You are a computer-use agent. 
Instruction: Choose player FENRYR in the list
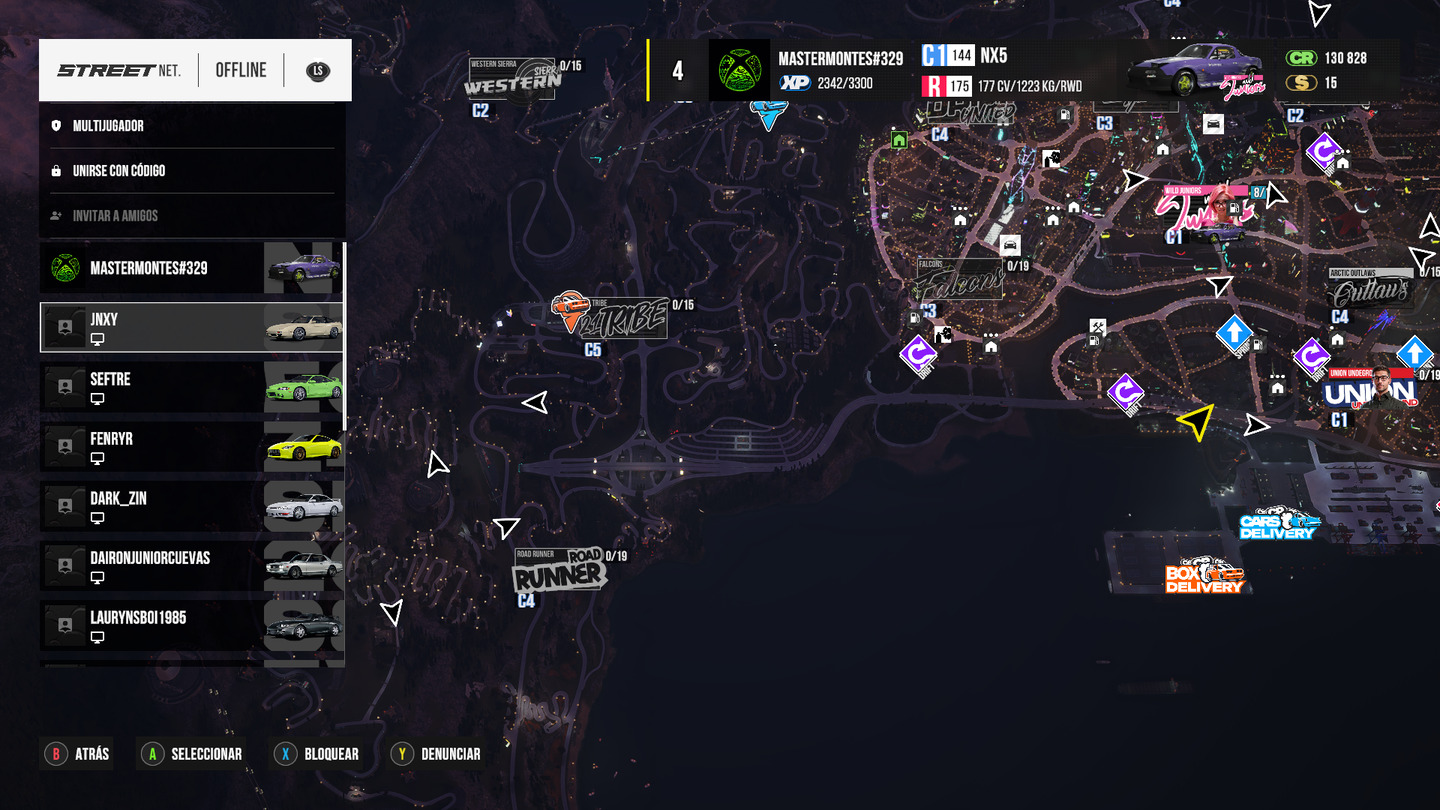[x=191, y=447]
